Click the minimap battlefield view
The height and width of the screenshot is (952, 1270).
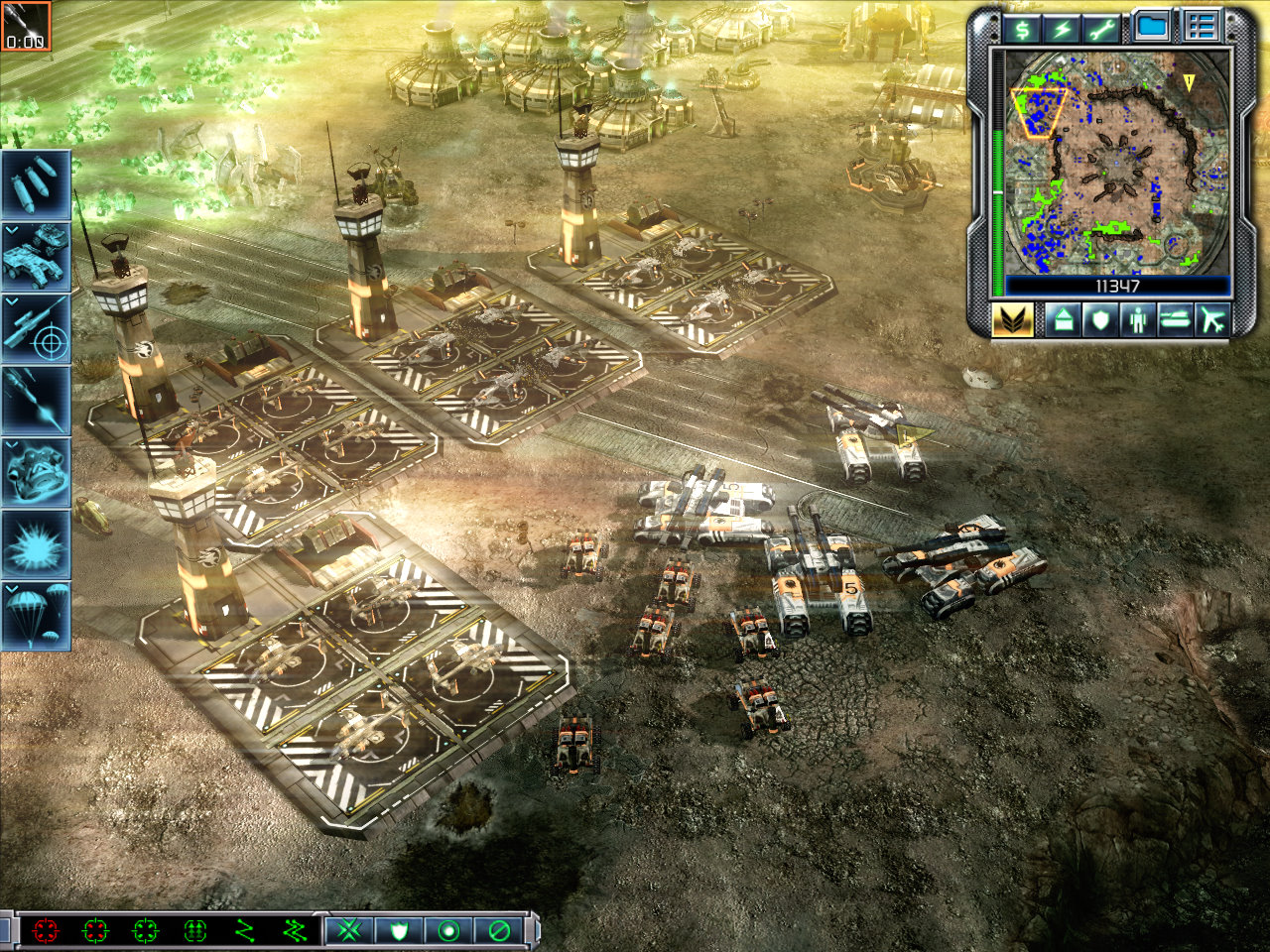click(x=1117, y=162)
